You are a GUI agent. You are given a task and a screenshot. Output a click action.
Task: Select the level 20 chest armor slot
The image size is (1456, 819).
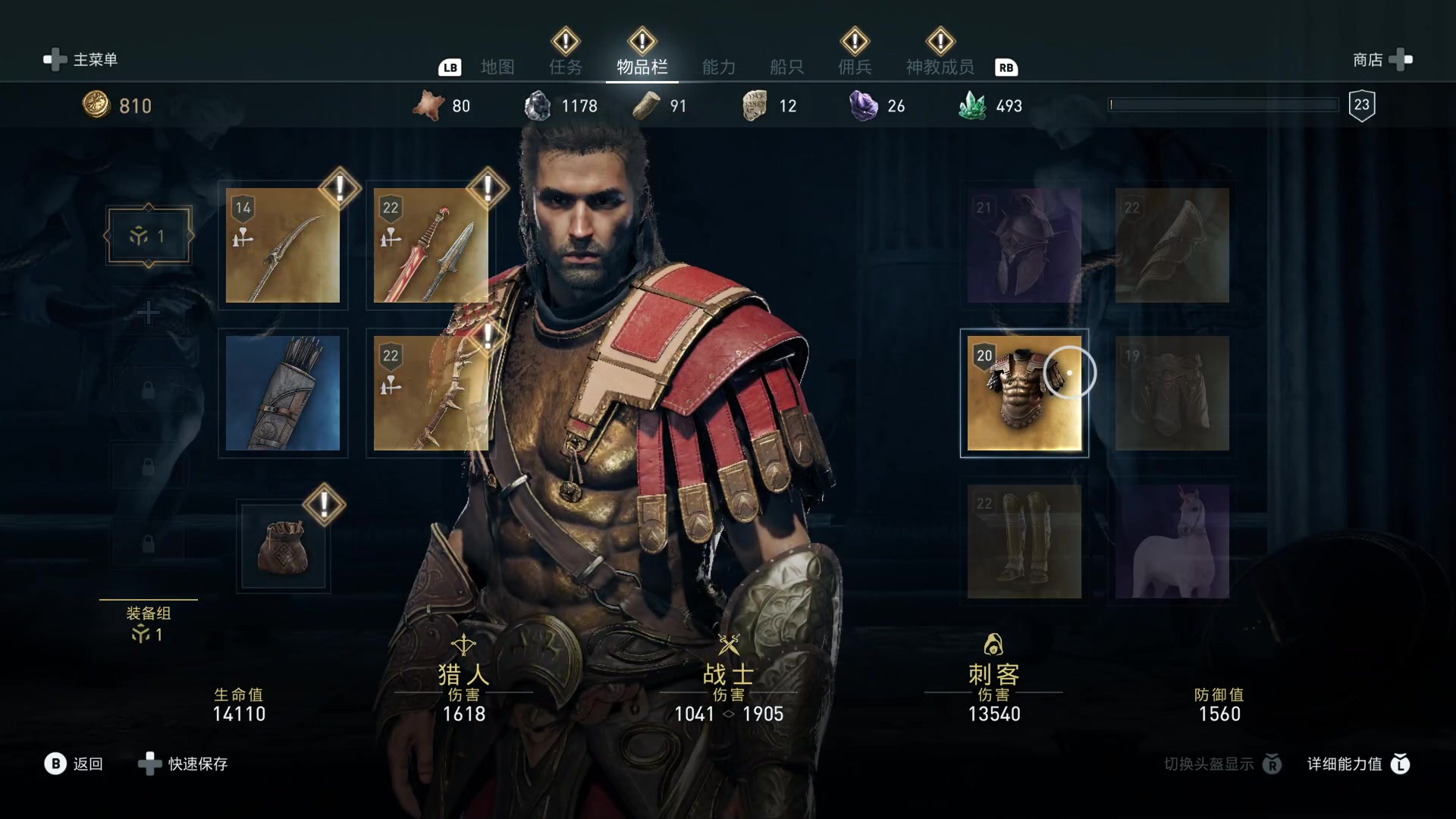pos(1024,394)
